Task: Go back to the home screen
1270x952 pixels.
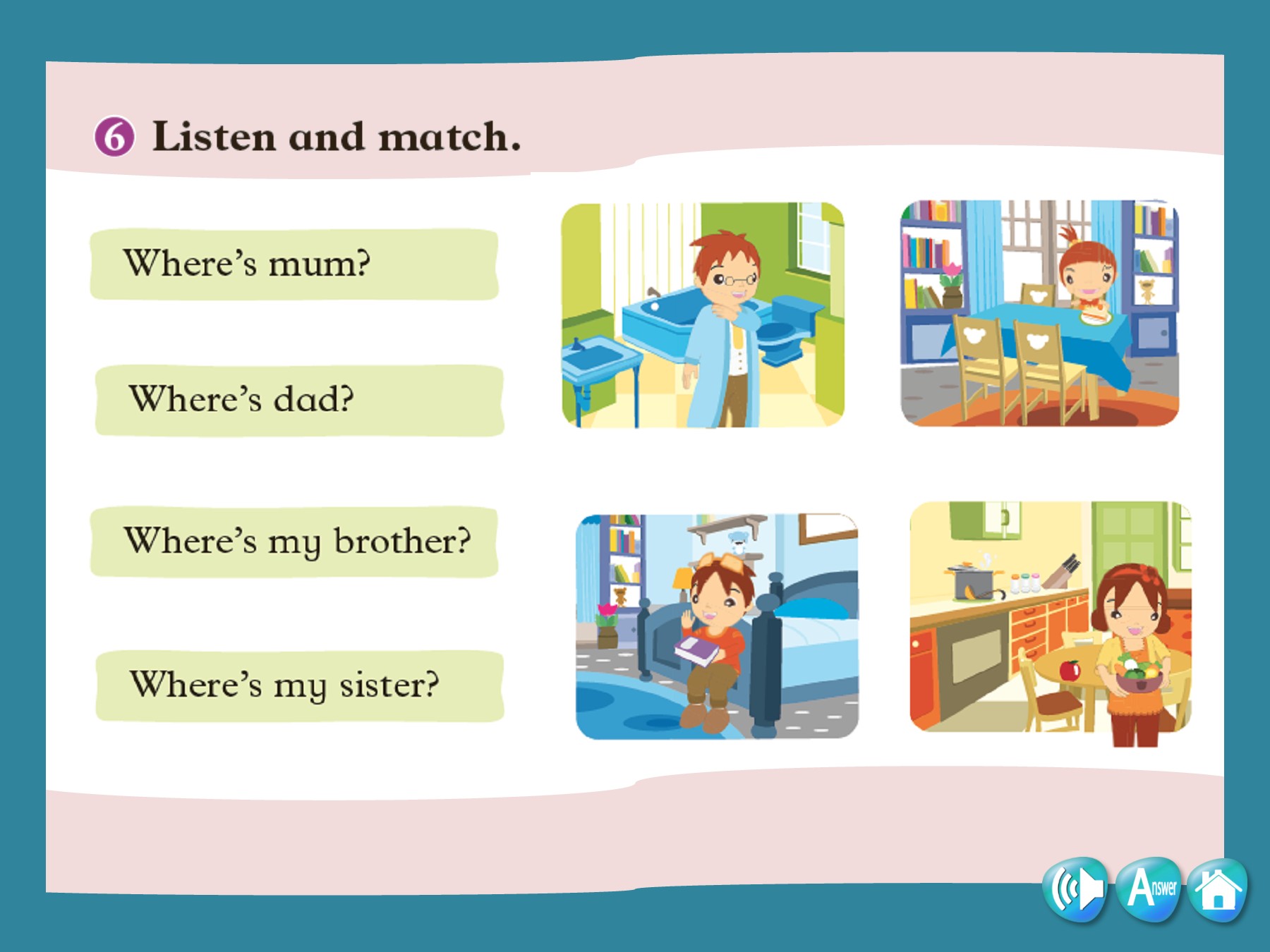Action: [x=1217, y=889]
